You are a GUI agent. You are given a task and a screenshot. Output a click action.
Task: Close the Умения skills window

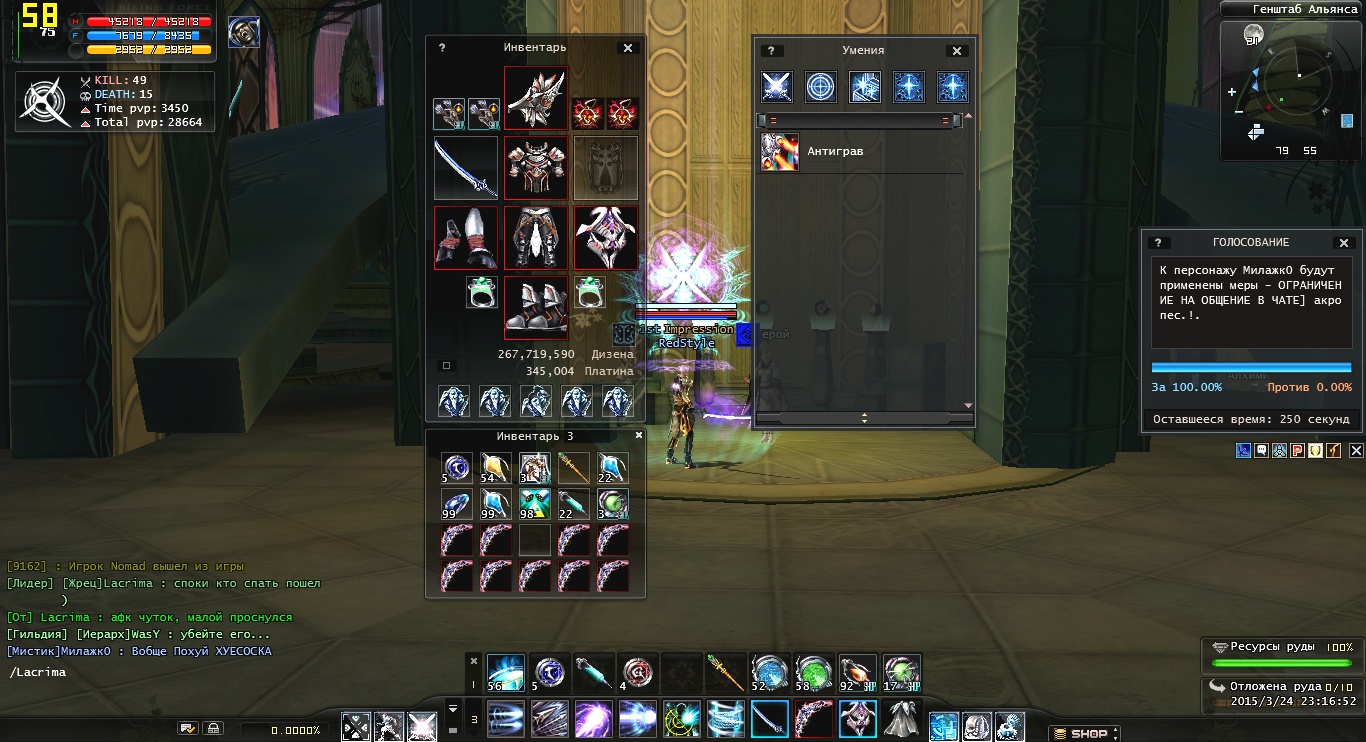point(957,51)
